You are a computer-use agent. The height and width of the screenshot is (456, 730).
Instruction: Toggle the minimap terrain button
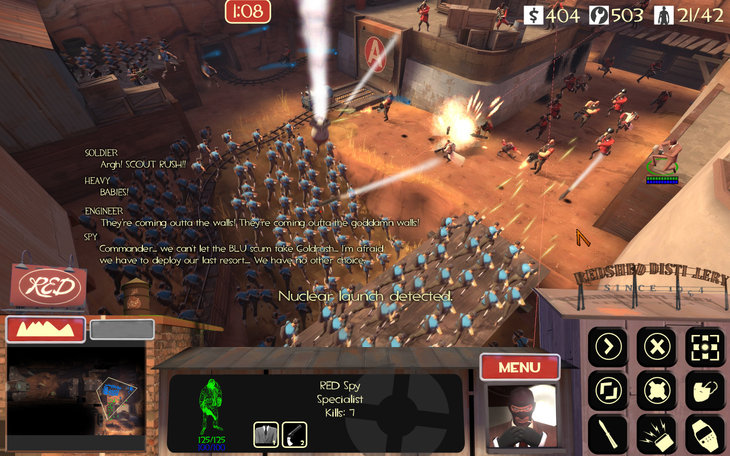click(45, 329)
